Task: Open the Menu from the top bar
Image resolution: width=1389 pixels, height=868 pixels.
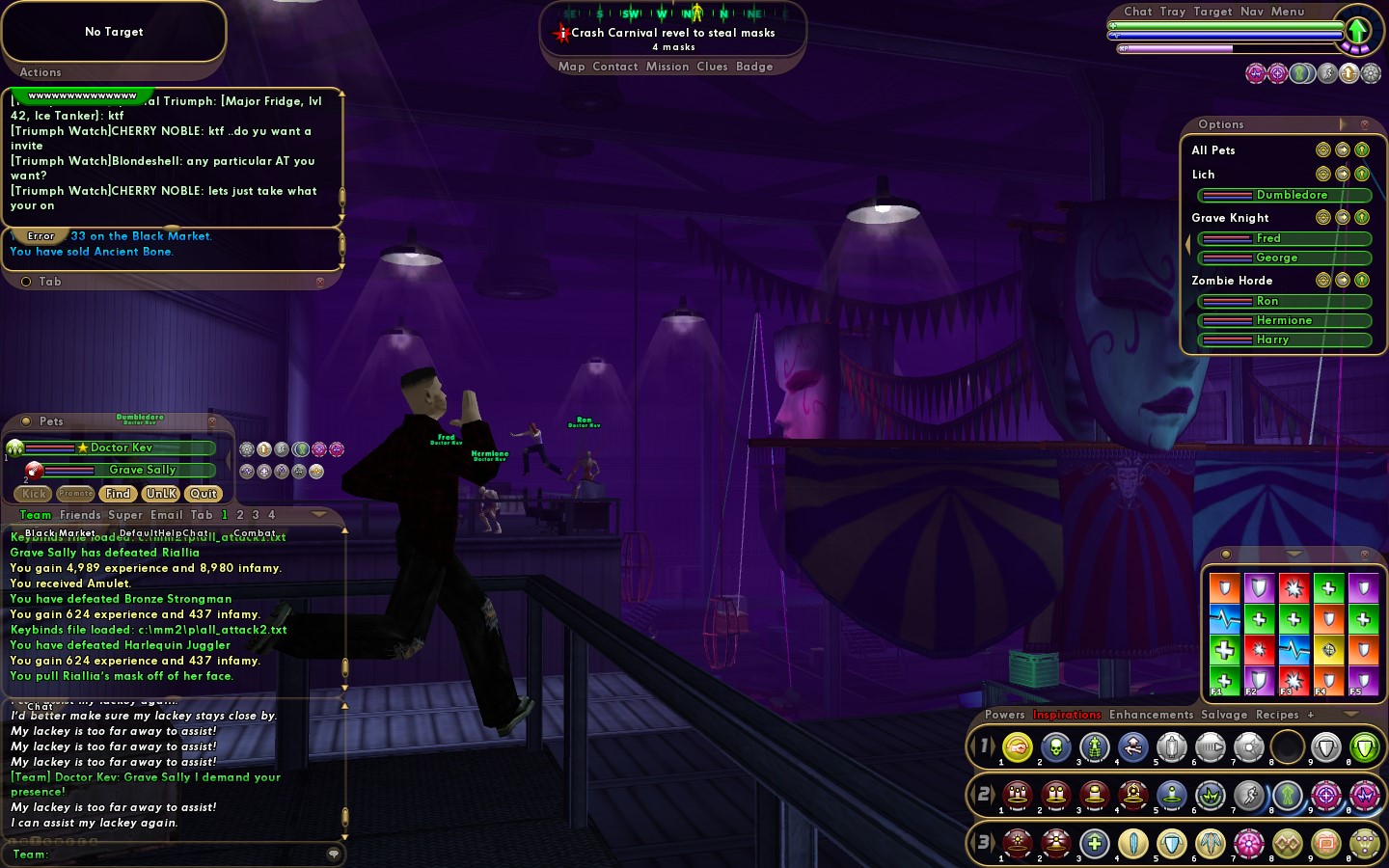Action: [x=1287, y=12]
